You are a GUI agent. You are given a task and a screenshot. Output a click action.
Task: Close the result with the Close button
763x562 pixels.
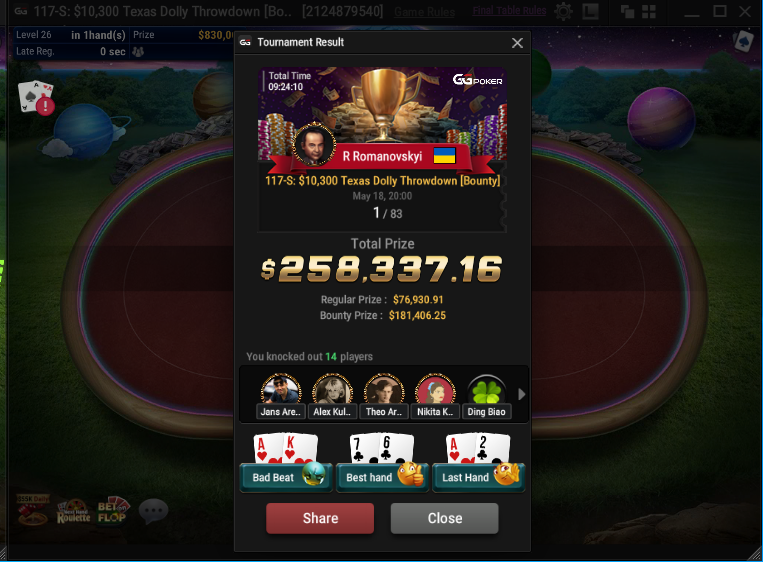444,518
